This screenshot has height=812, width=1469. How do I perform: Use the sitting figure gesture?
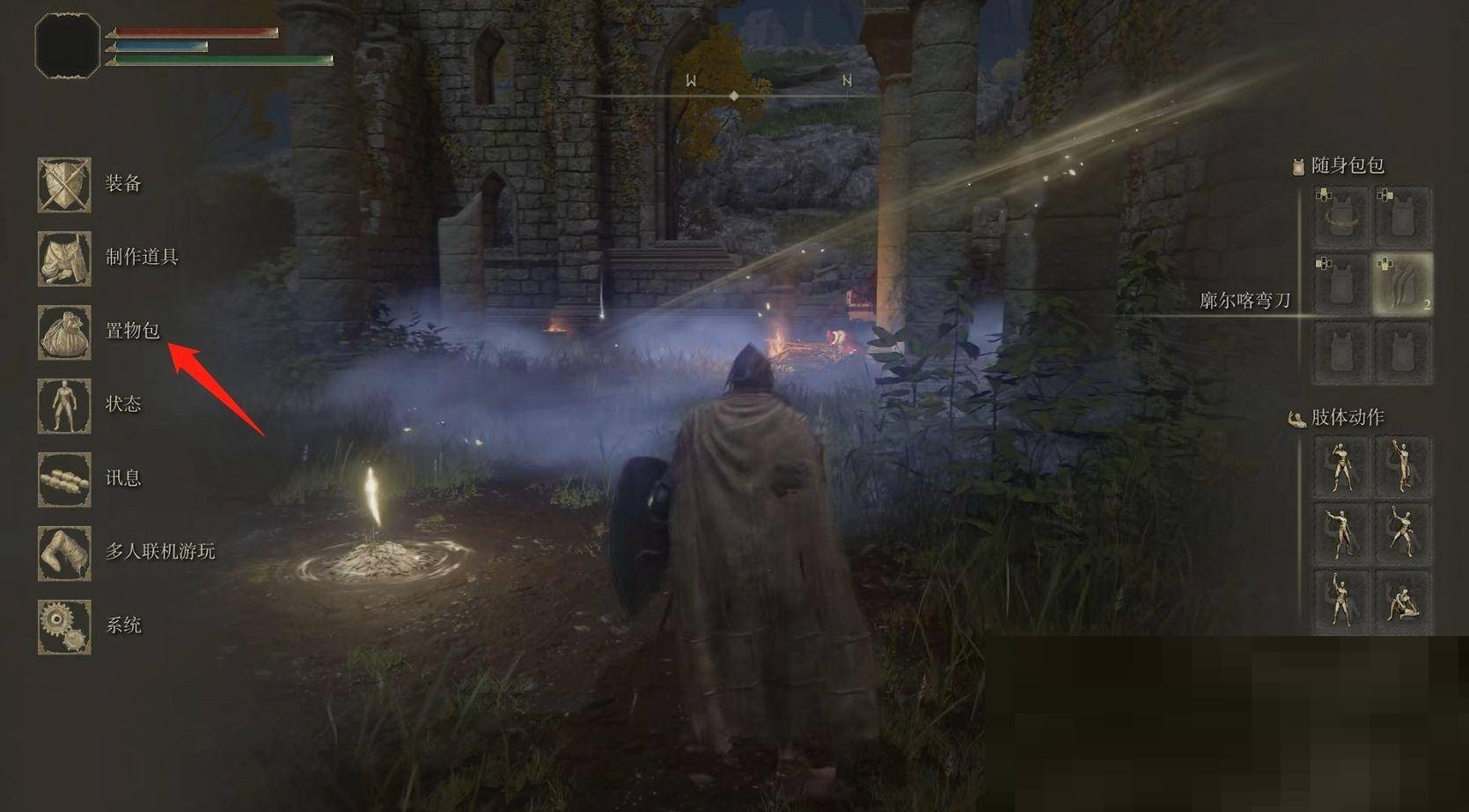coord(1402,601)
